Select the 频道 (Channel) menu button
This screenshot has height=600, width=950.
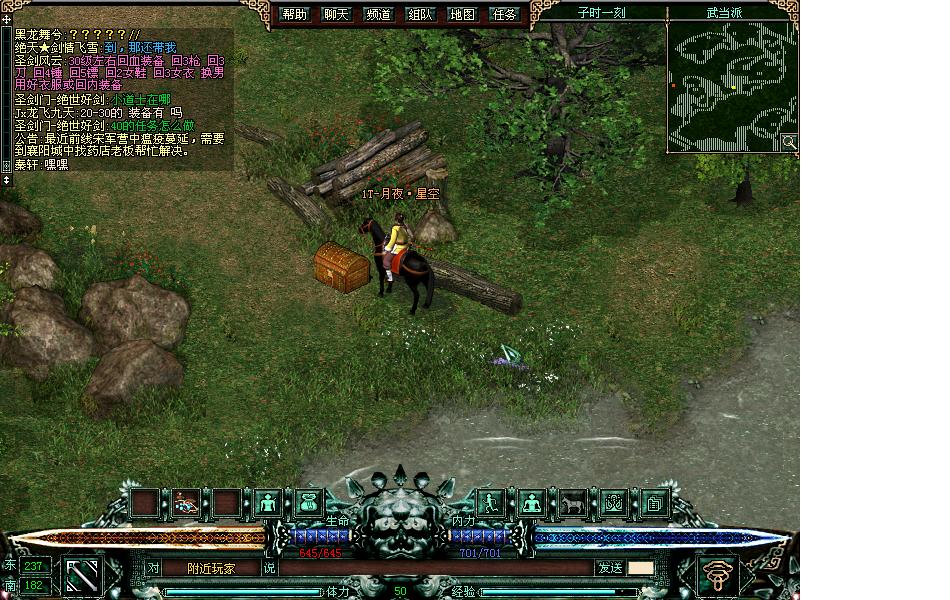[x=379, y=14]
